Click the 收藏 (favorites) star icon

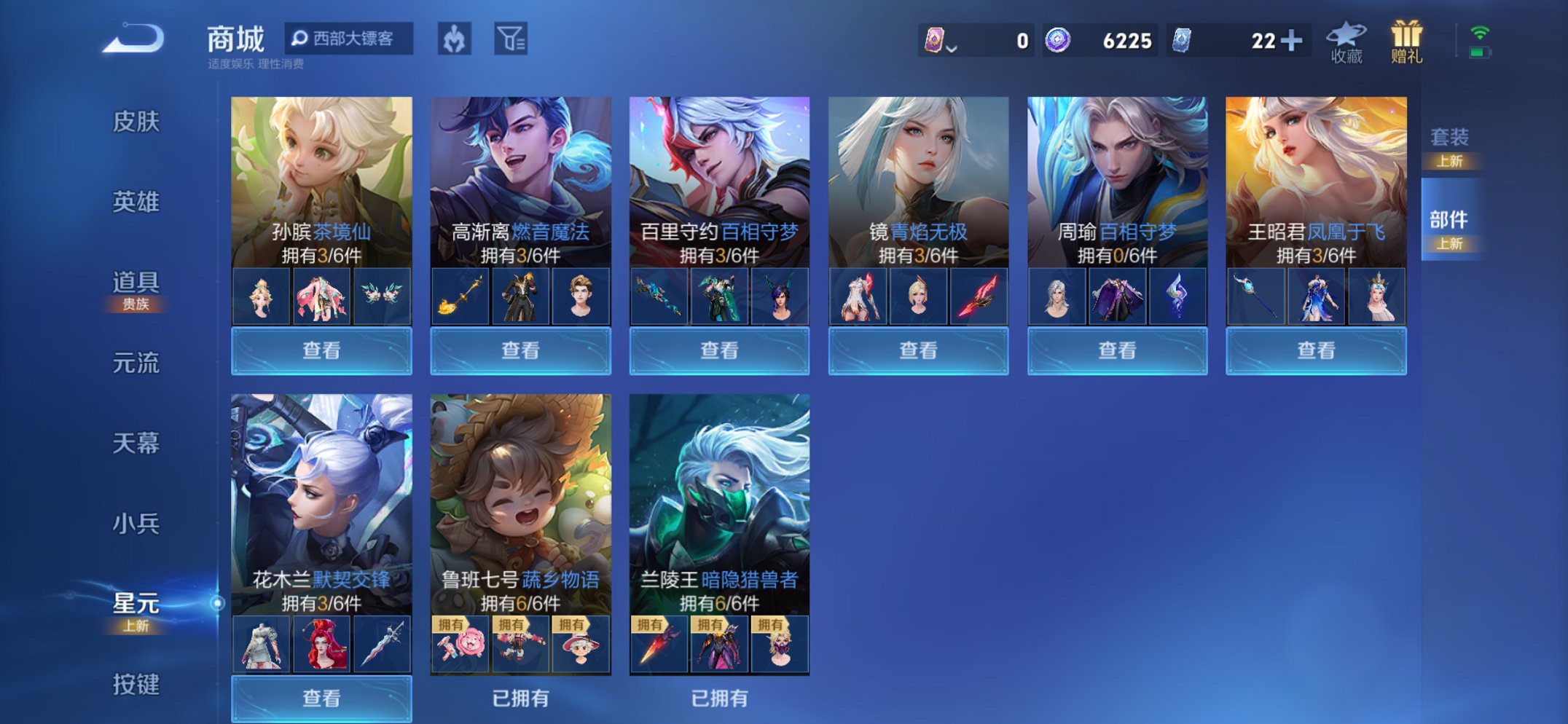1346,40
